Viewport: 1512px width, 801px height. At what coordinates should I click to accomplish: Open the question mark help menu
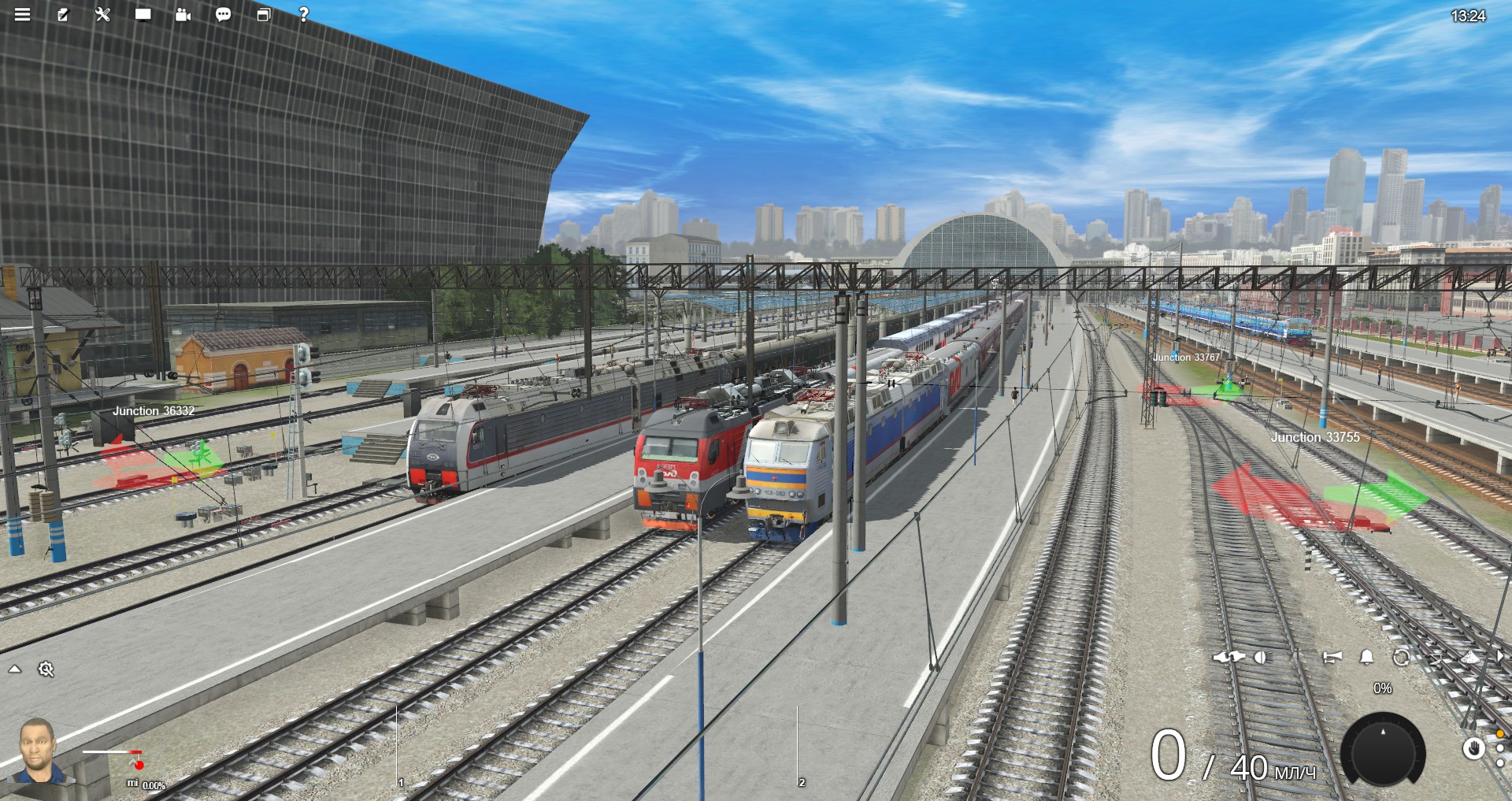(303, 14)
